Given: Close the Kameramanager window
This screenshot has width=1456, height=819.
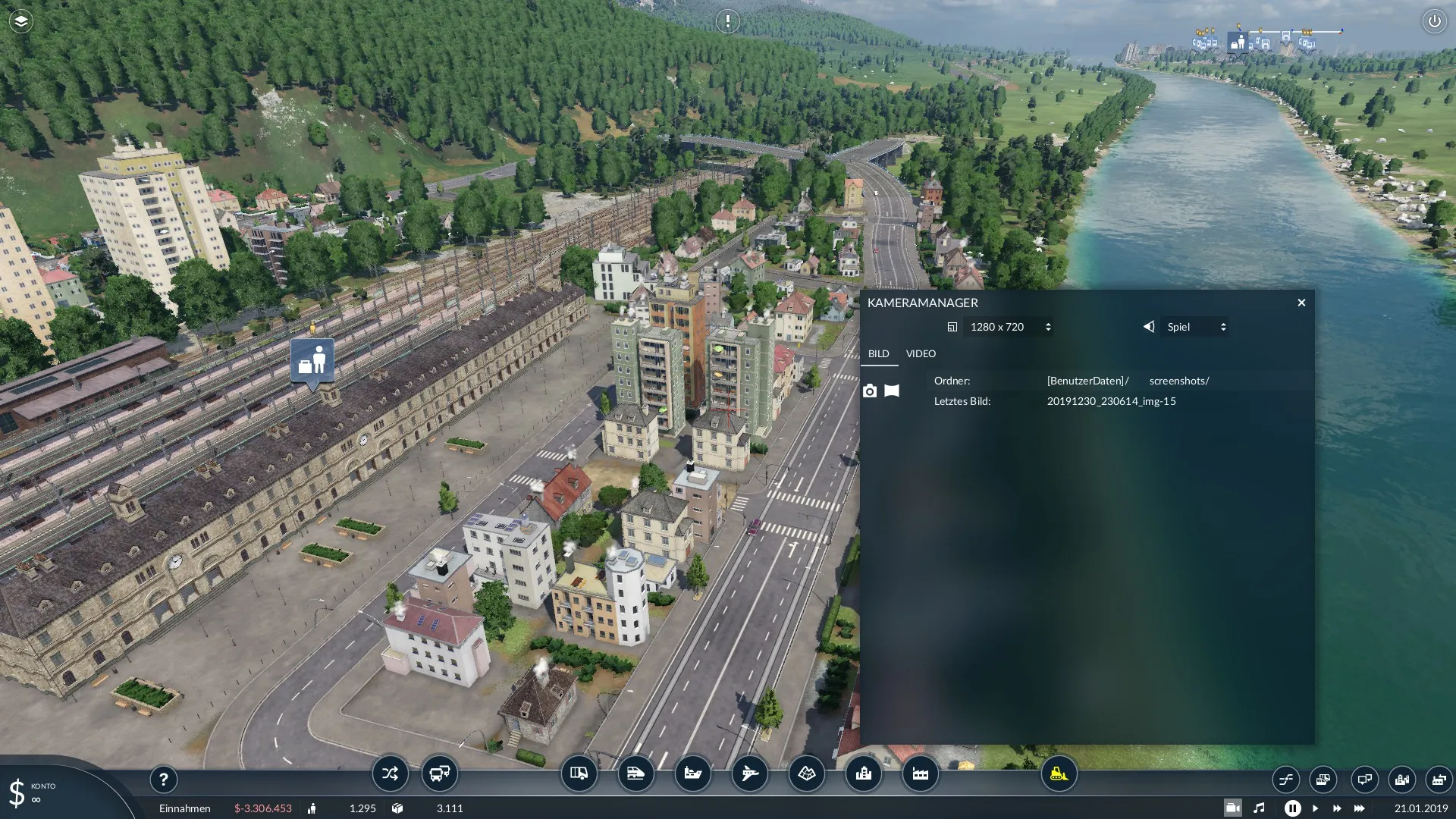Looking at the screenshot, I should pos(1301,303).
